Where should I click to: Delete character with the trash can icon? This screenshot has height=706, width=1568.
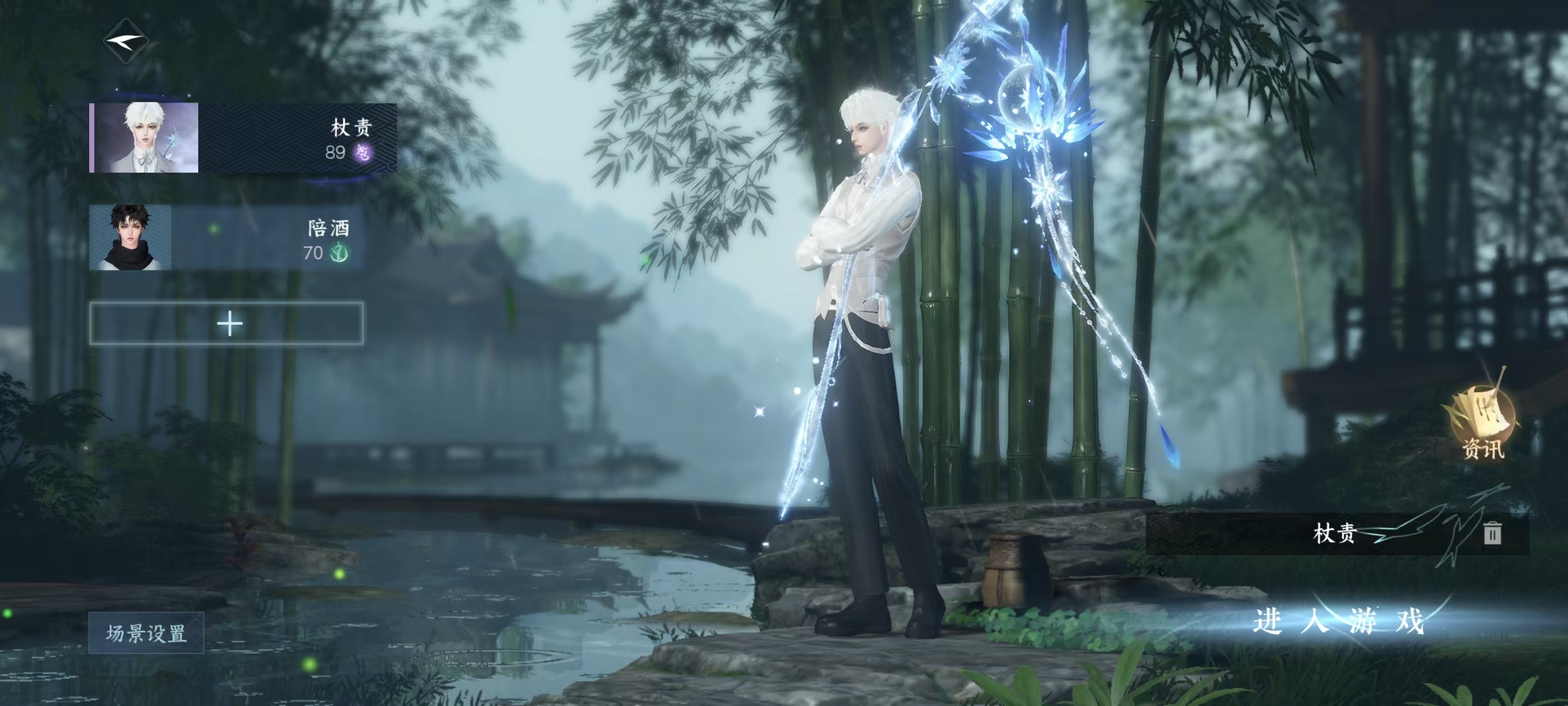pyautogui.click(x=1492, y=533)
